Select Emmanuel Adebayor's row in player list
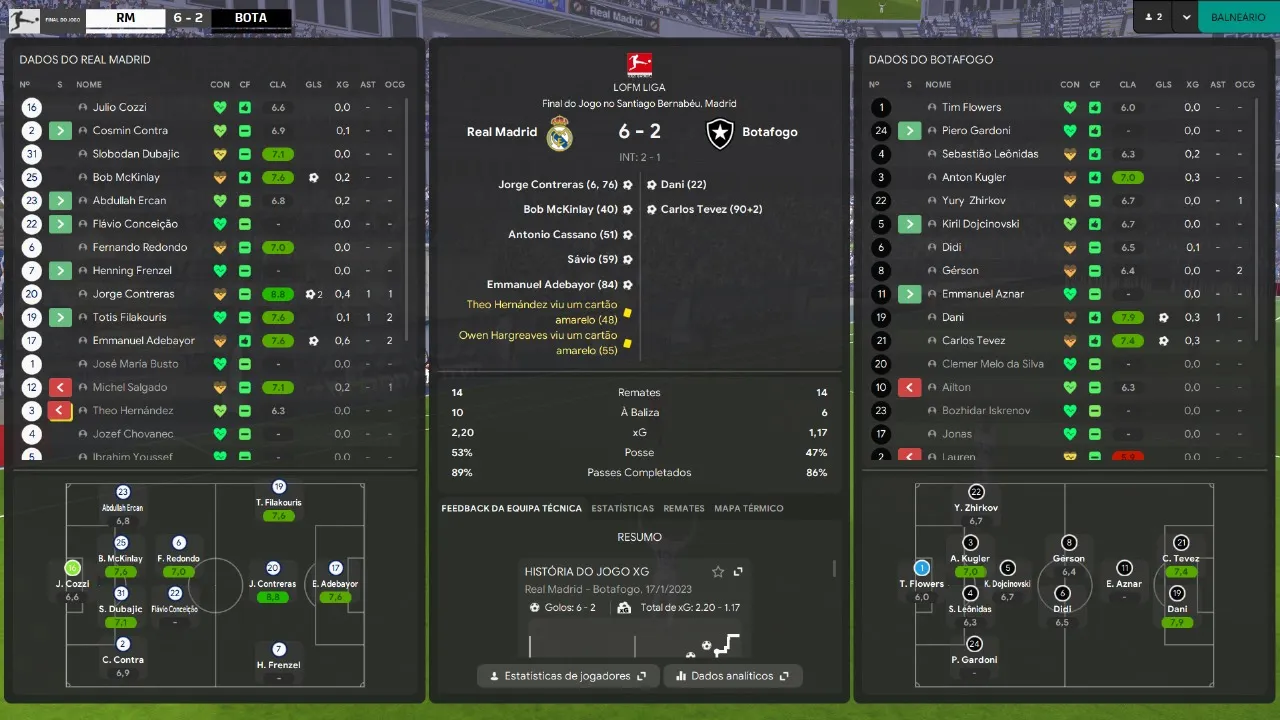 tap(143, 341)
